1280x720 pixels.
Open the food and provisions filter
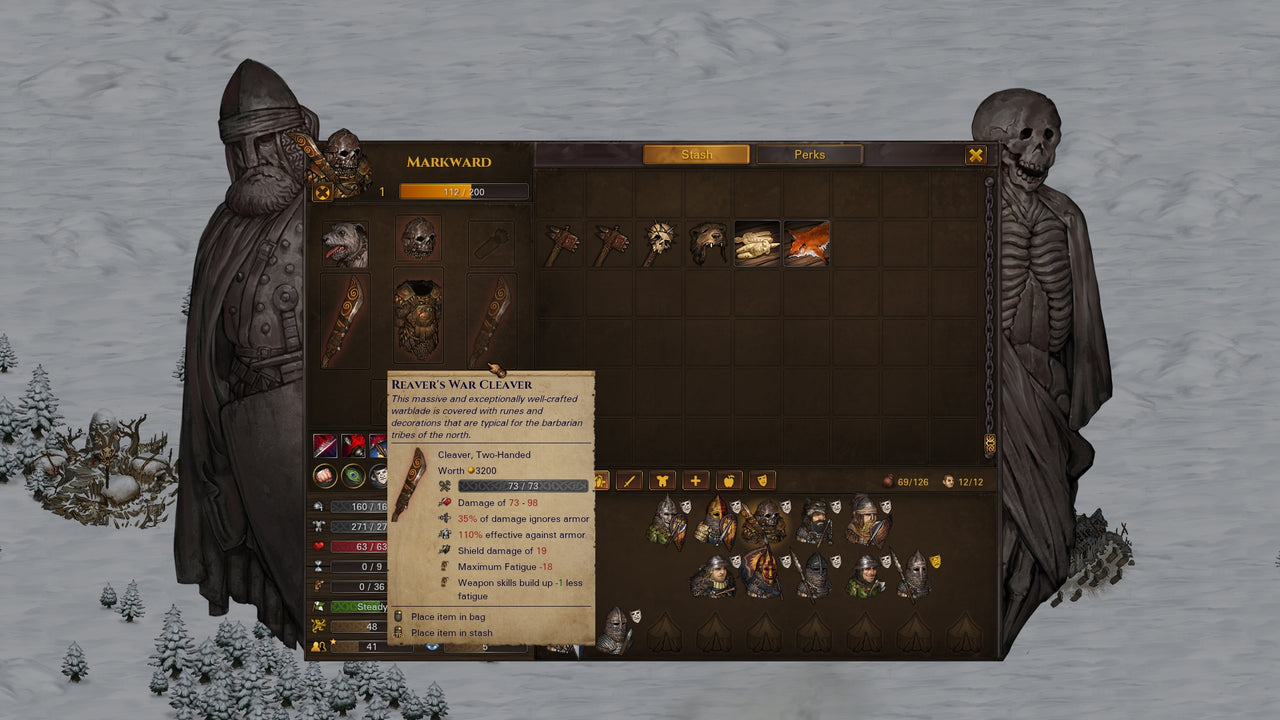pos(731,481)
